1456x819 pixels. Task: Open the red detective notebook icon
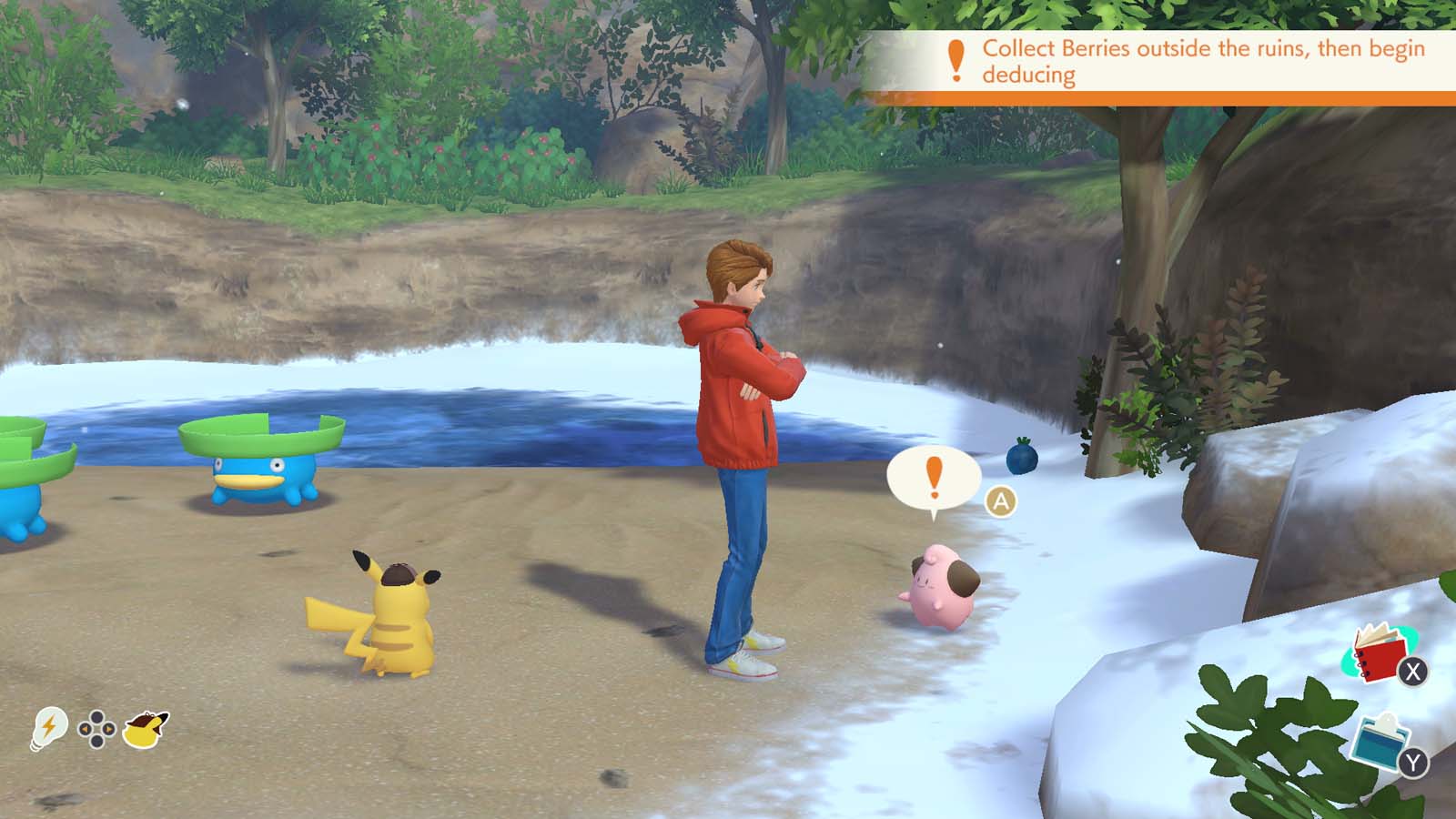coord(1380,656)
